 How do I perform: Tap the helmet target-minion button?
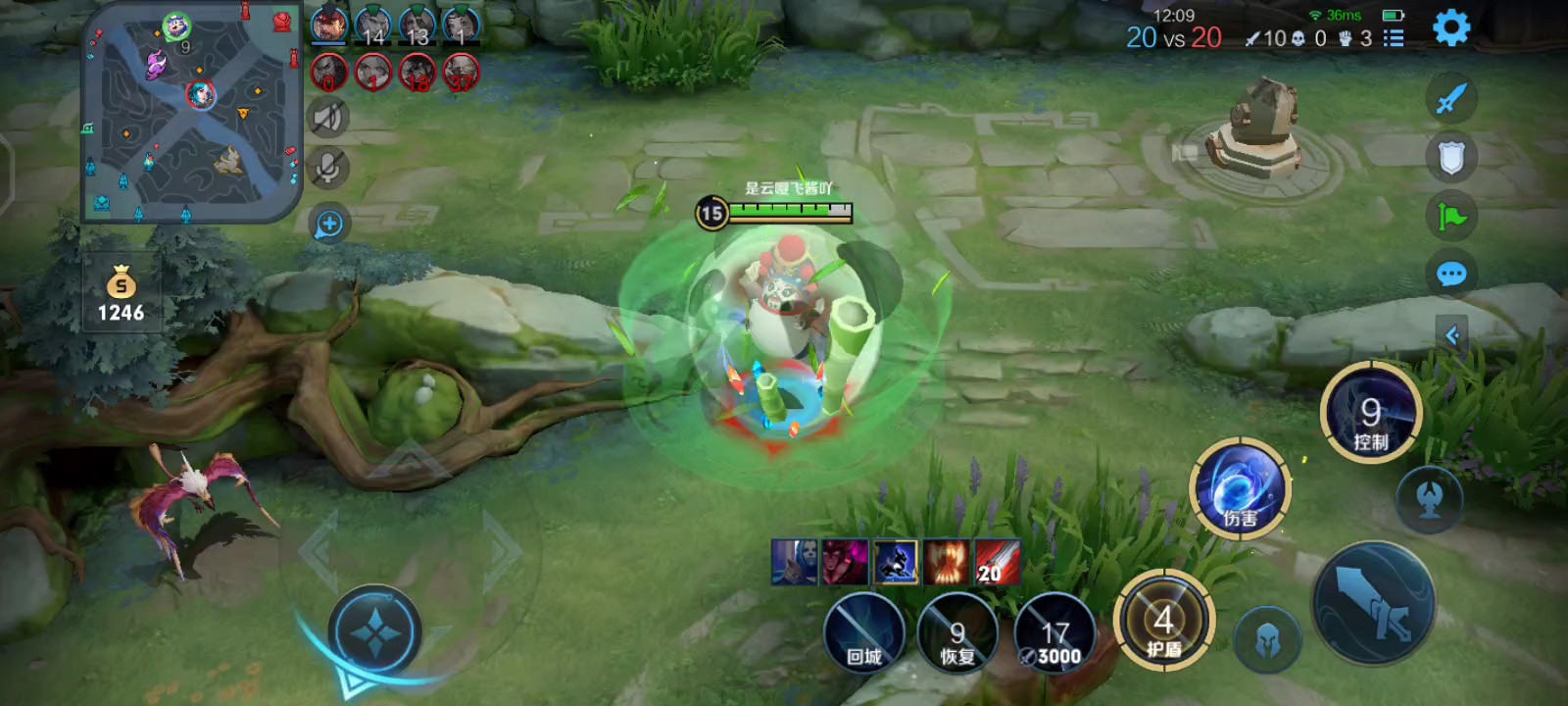click(1267, 640)
